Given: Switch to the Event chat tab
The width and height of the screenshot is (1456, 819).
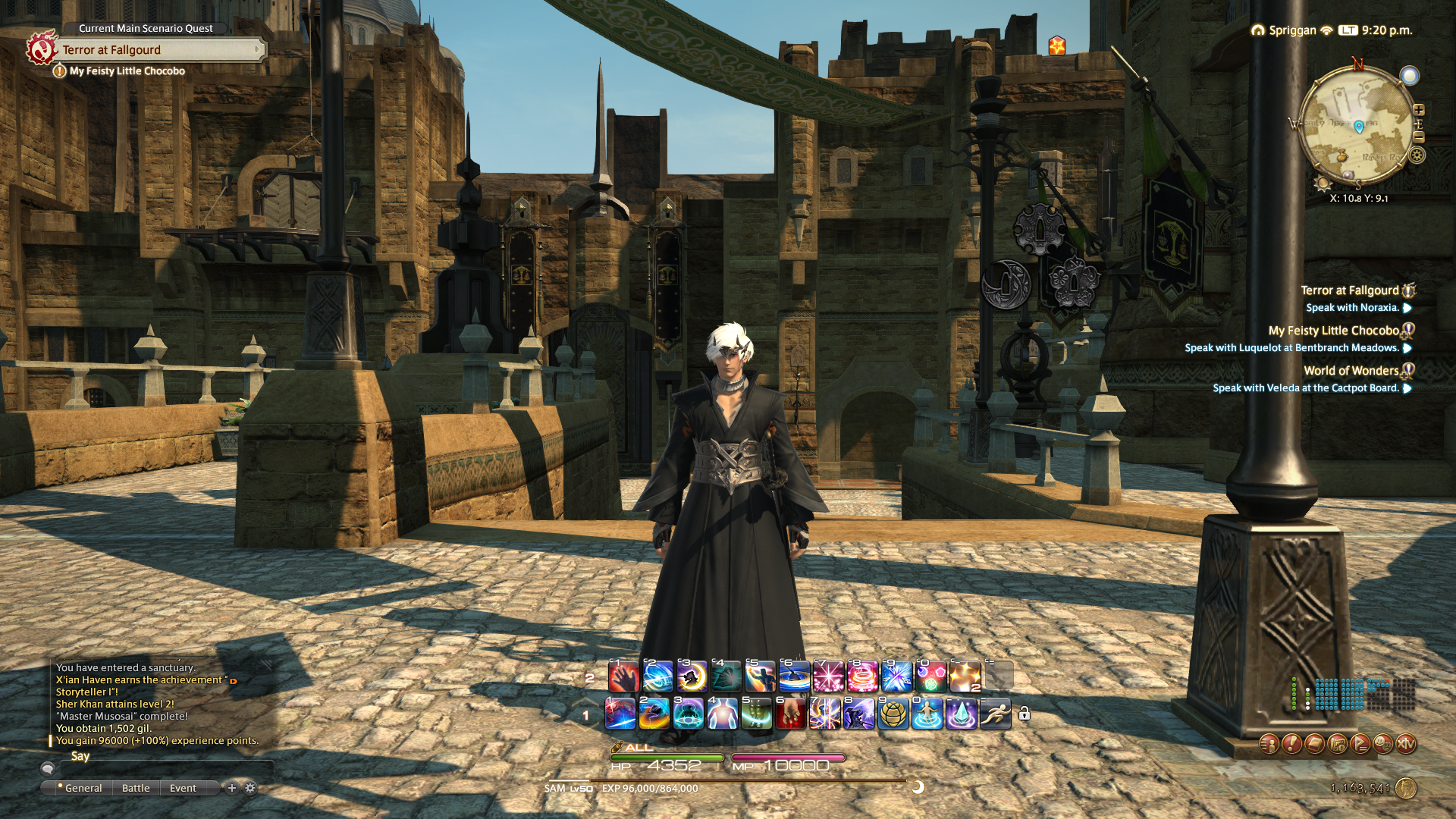Looking at the screenshot, I should (x=183, y=788).
